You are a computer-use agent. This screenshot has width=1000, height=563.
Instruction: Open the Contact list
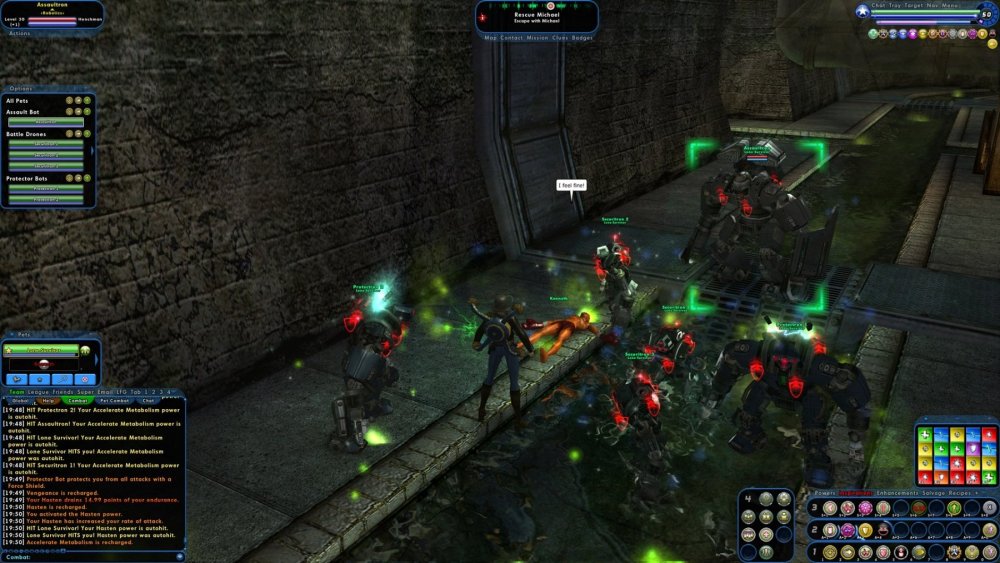coord(511,38)
